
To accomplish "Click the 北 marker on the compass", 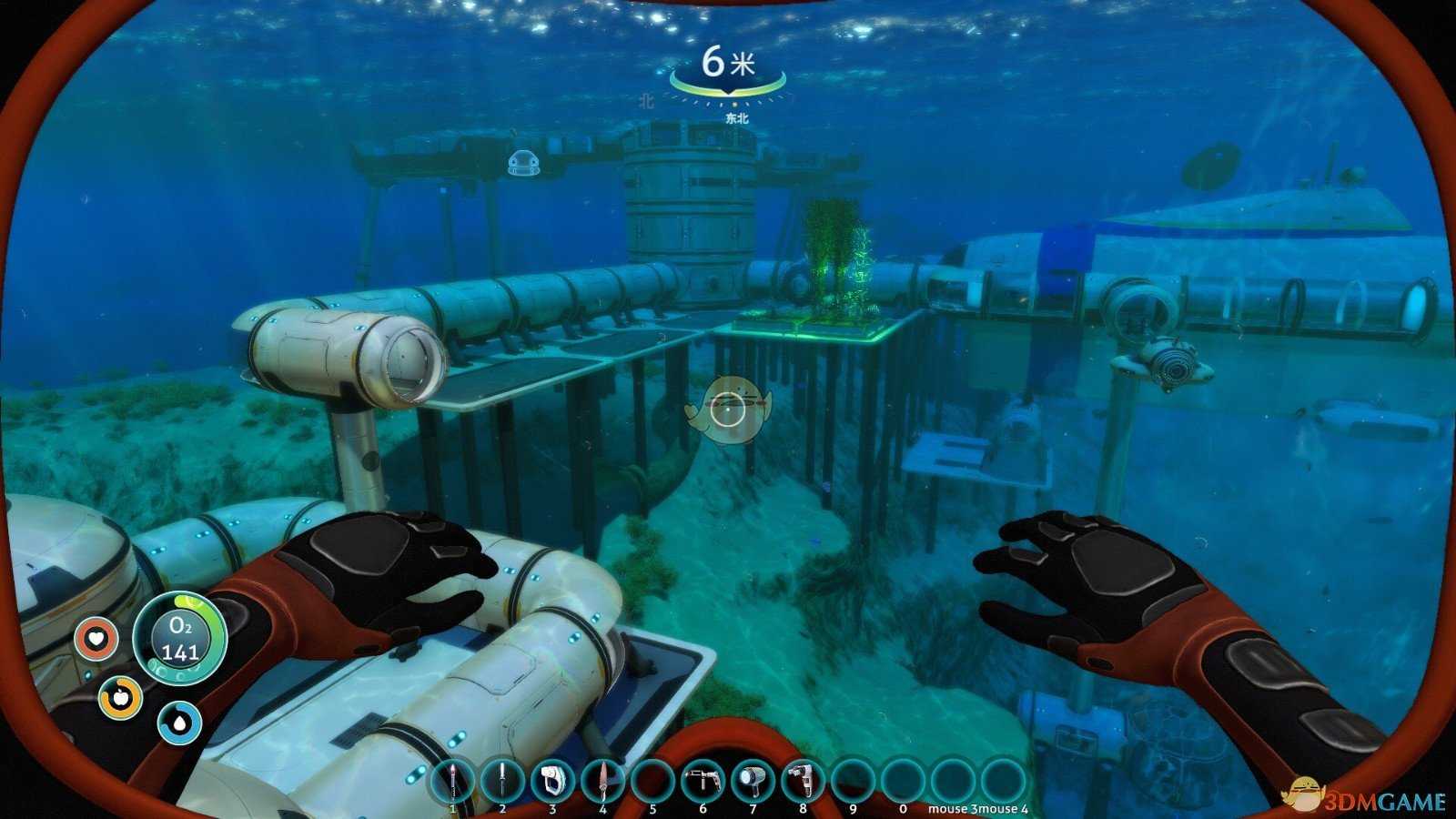I will click(646, 100).
